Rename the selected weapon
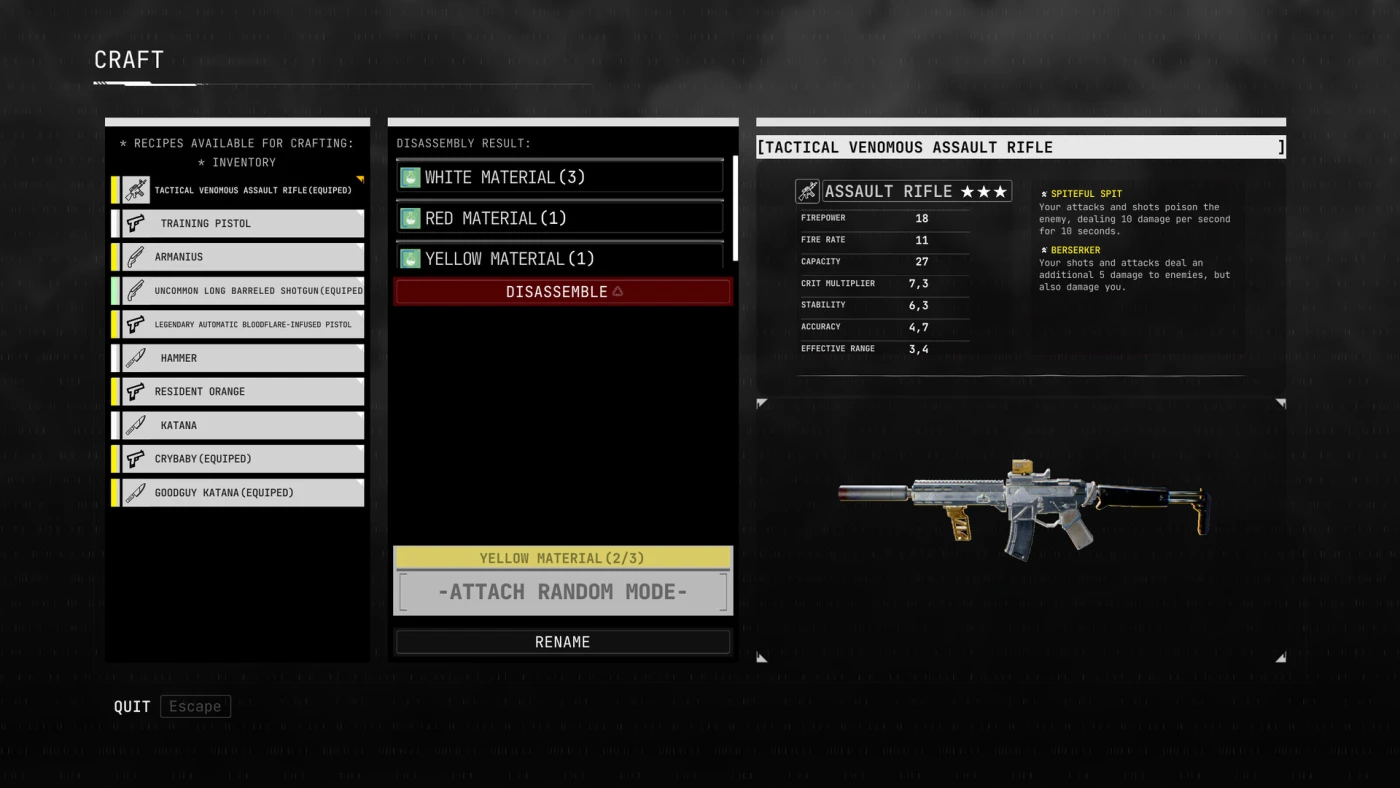Viewport: 1400px width, 788px height. [563, 642]
